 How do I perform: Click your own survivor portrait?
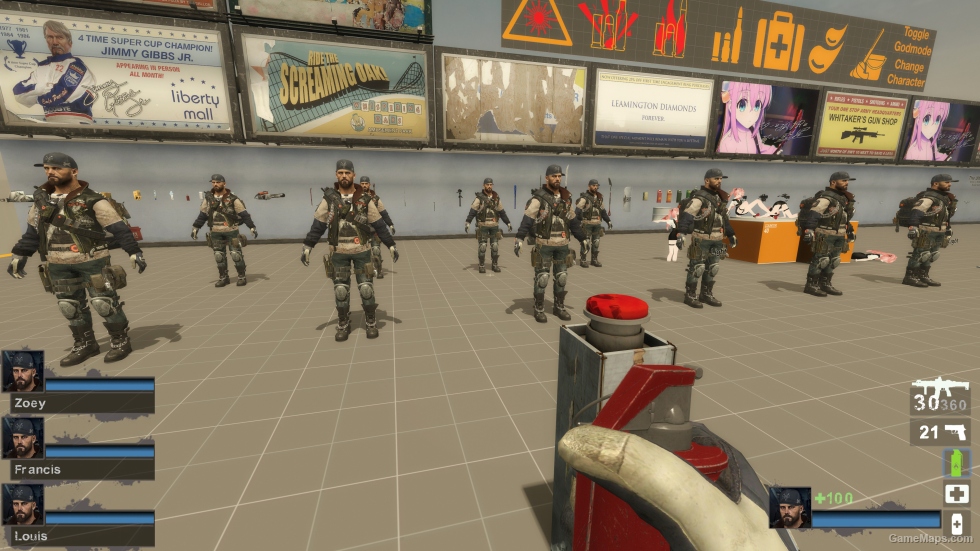789,508
